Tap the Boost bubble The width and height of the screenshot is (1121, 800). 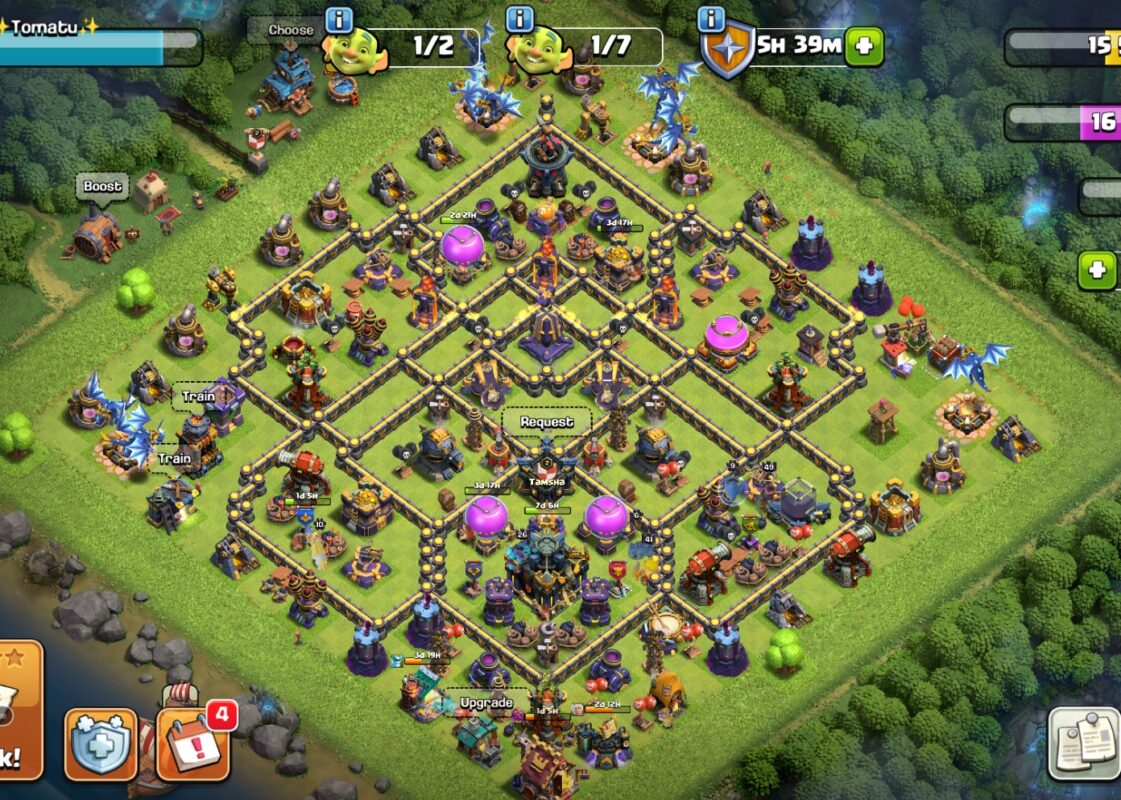click(x=102, y=187)
